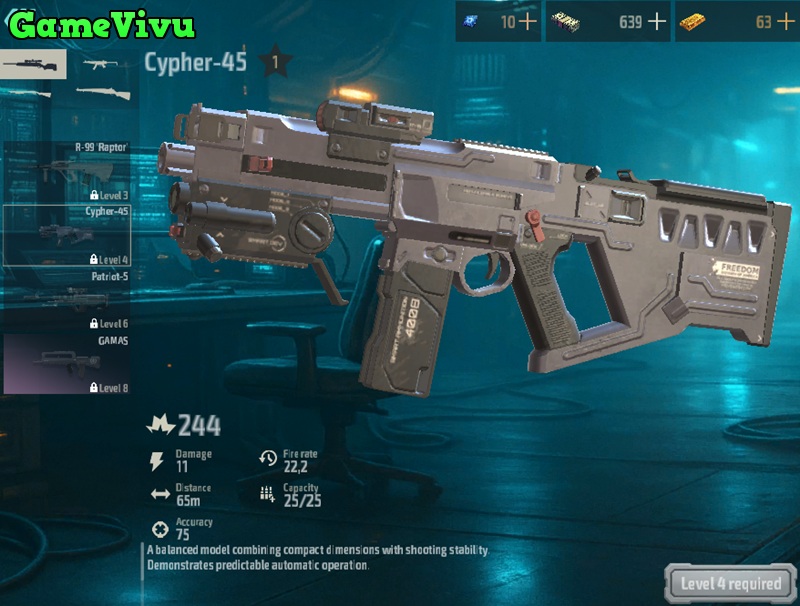The image size is (800, 606).
Task: Switch to the shotgun category tab
Action: coord(101,93)
